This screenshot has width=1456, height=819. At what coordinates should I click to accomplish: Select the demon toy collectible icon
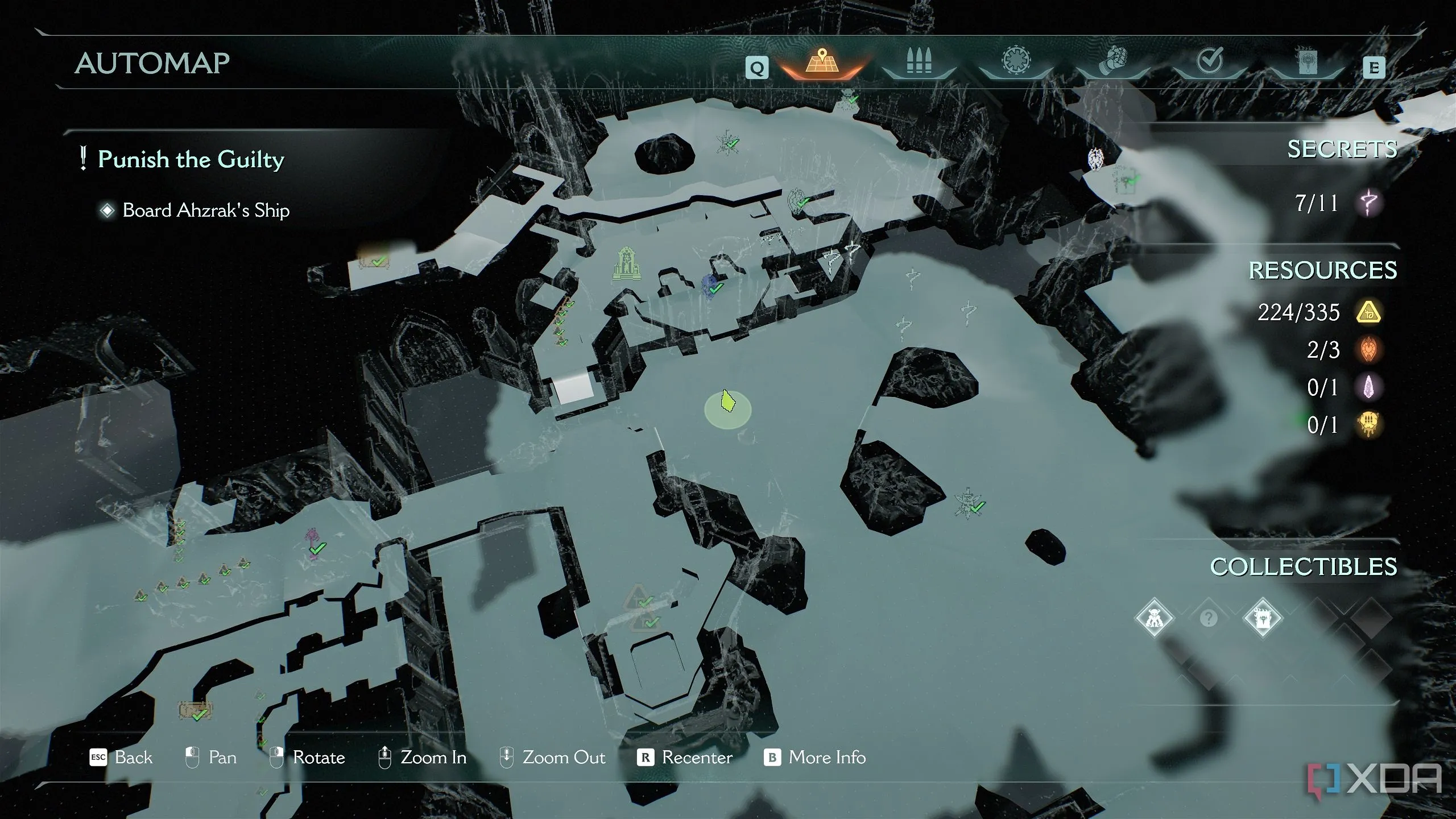point(1154,618)
